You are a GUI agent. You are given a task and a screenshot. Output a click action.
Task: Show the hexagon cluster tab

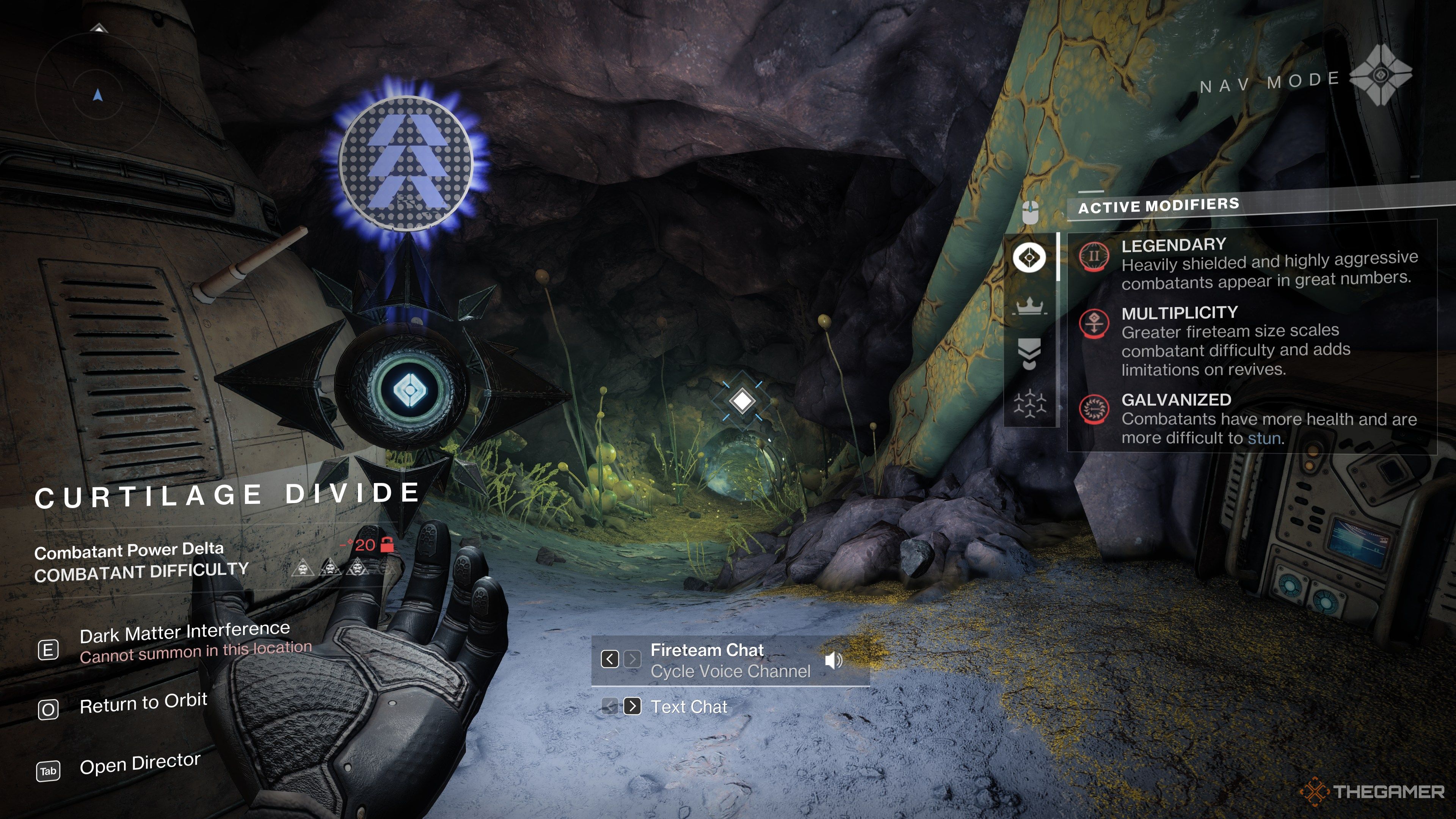coord(1029,403)
